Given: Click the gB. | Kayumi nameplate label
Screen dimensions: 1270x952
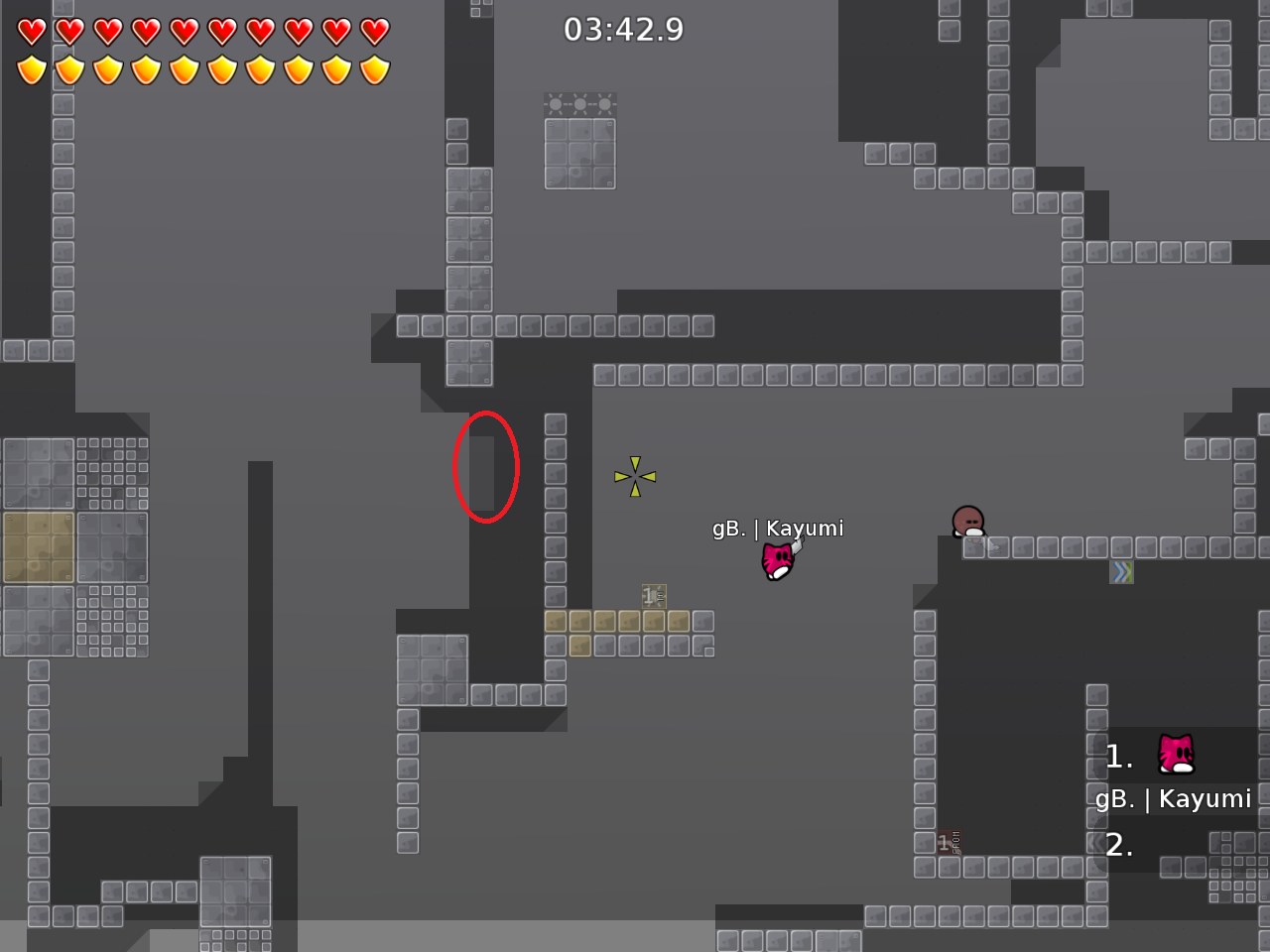Looking at the screenshot, I should click(x=778, y=529).
